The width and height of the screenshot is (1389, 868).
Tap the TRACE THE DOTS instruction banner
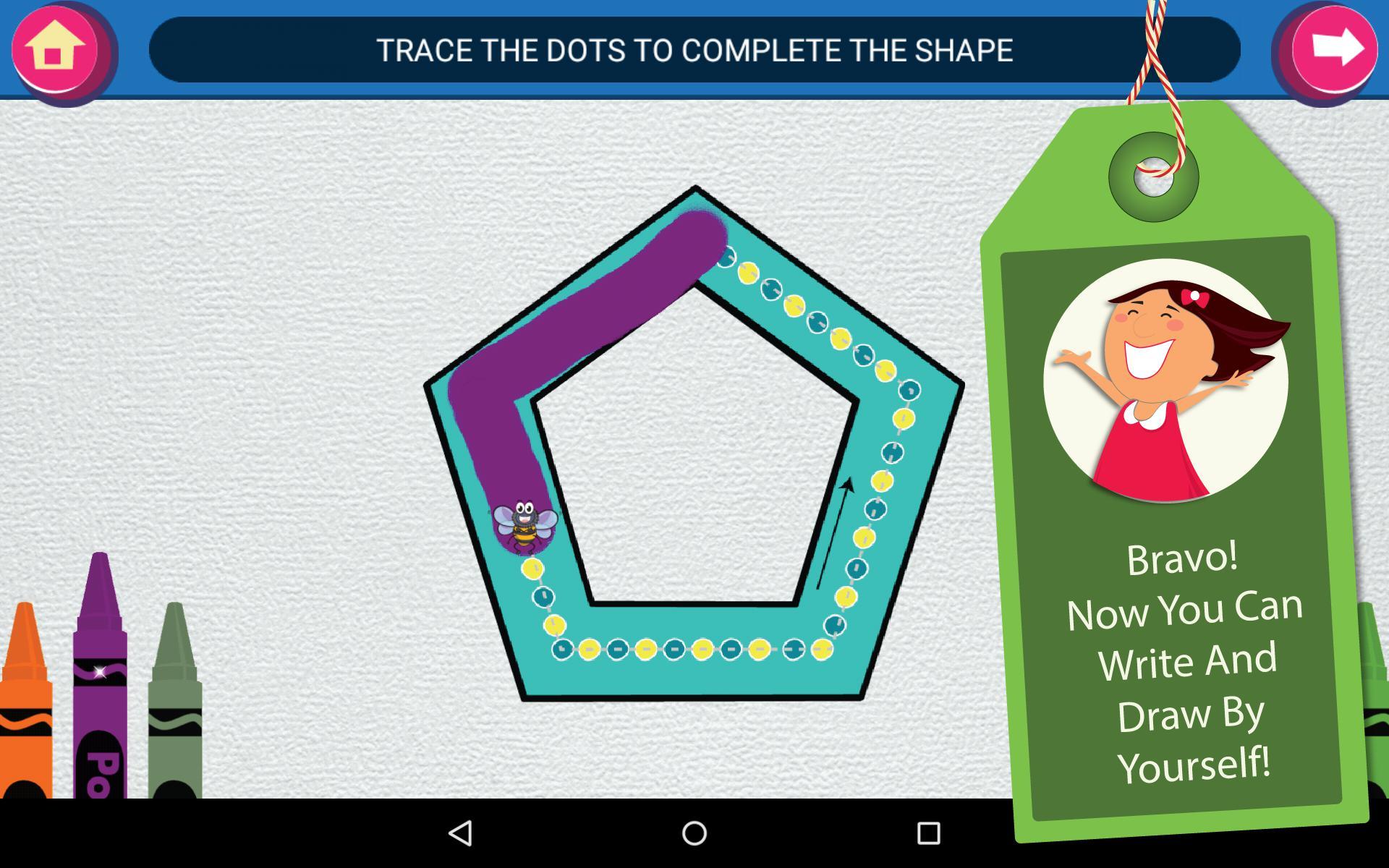(x=694, y=51)
